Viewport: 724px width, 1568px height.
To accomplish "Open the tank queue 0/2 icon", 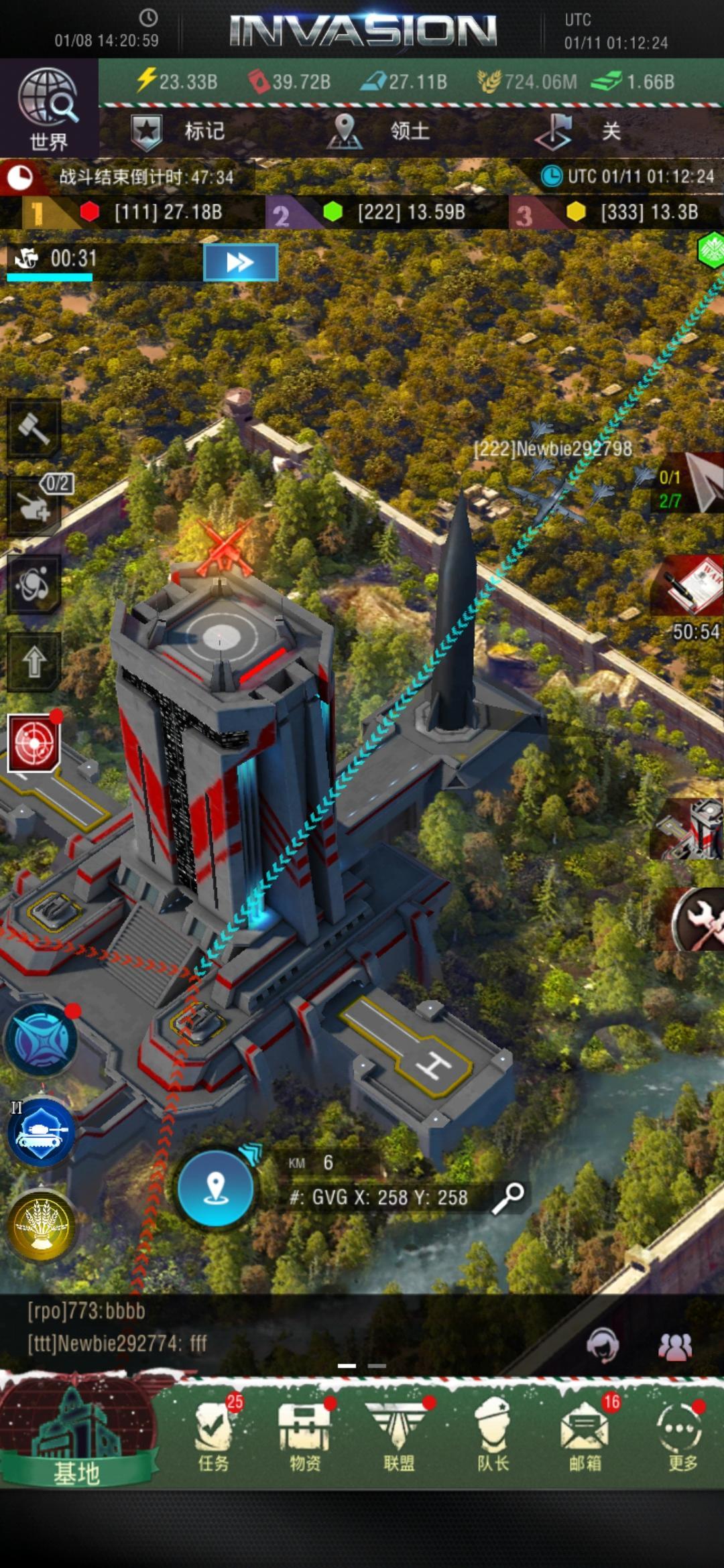I will click(35, 505).
